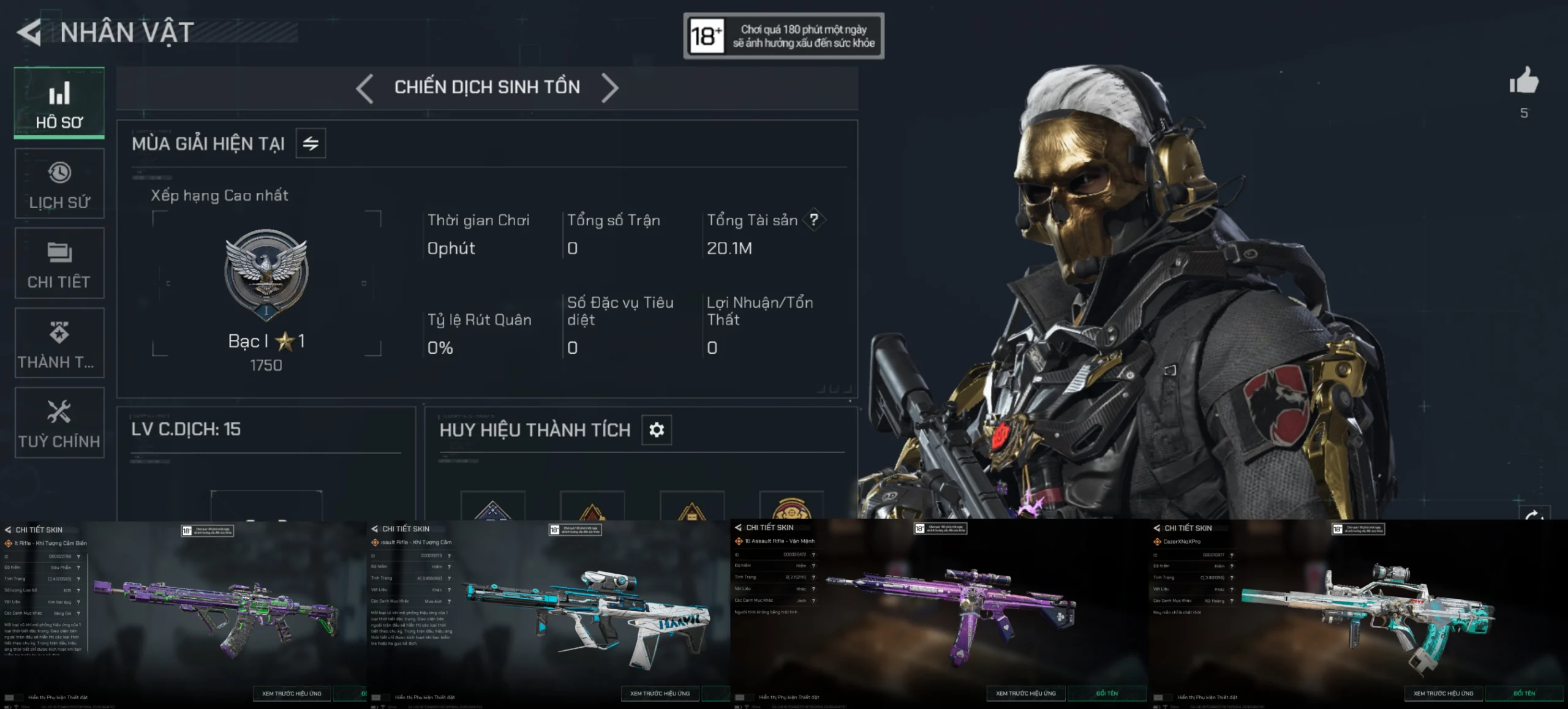1568x709 pixels.
Task: Like this profile with the thumbs-up
Action: 1523,81
